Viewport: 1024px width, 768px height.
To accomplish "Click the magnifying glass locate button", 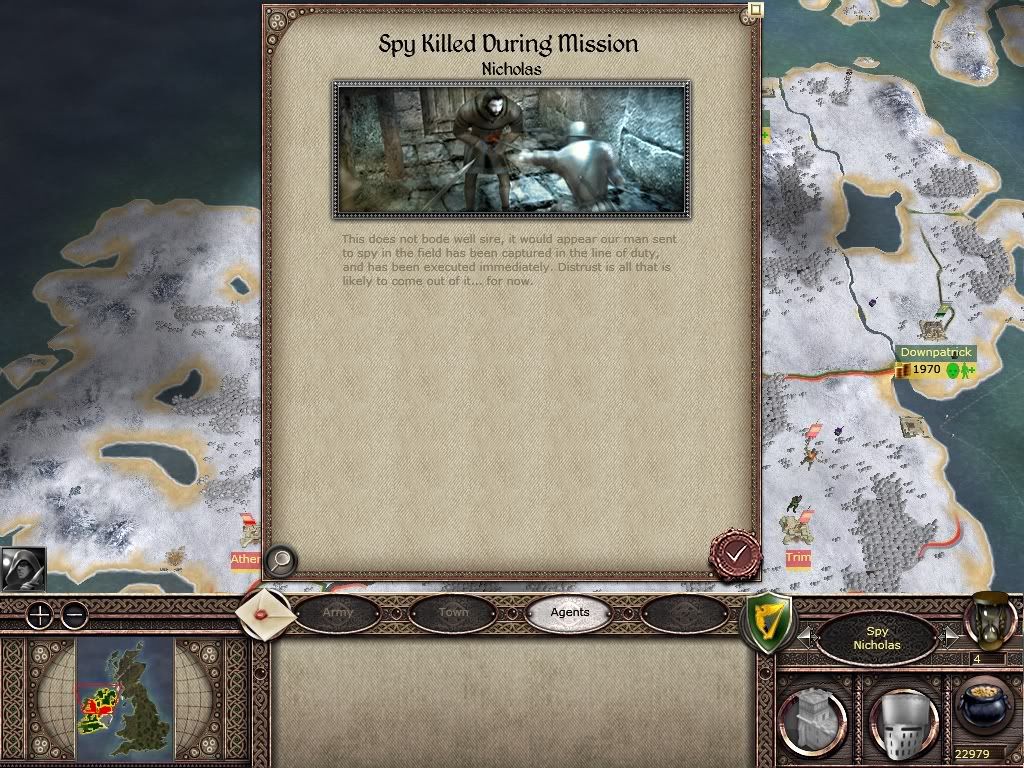I will pos(280,561).
